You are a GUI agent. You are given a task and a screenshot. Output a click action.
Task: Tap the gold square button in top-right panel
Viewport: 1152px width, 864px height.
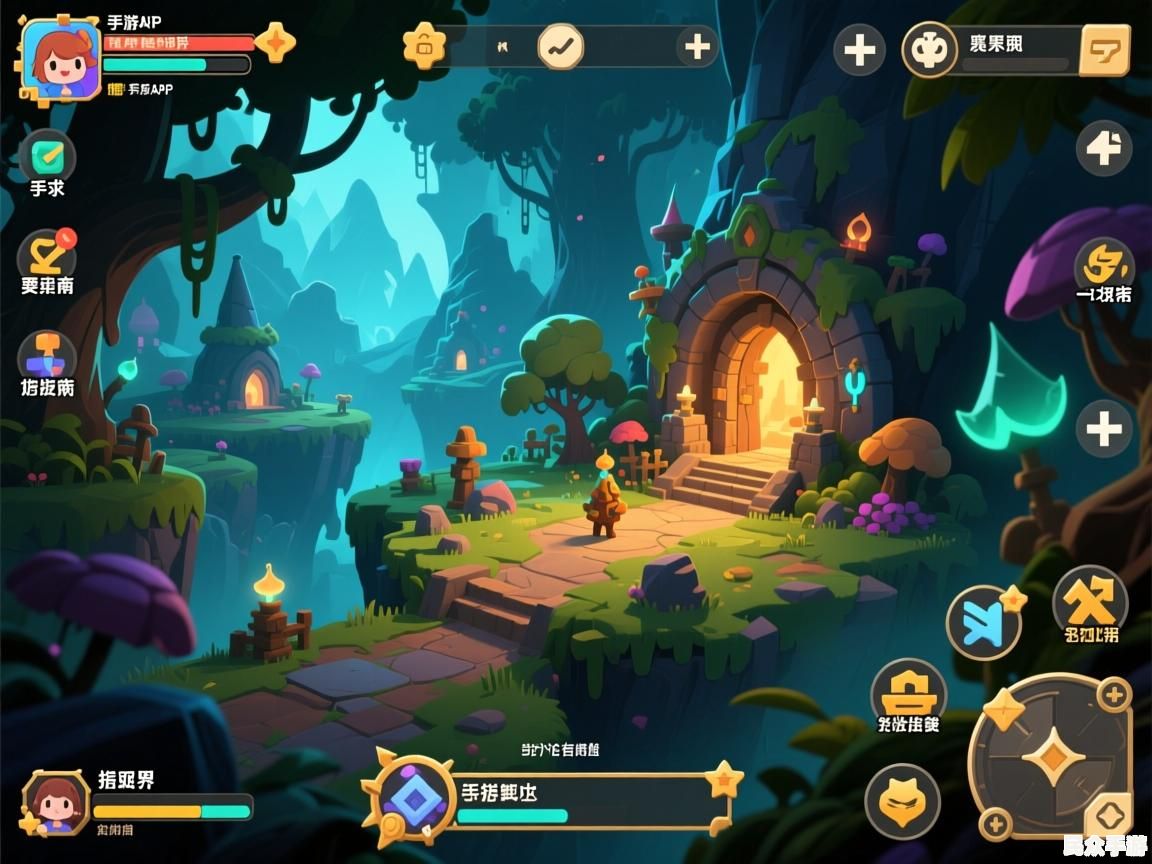coord(1105,49)
